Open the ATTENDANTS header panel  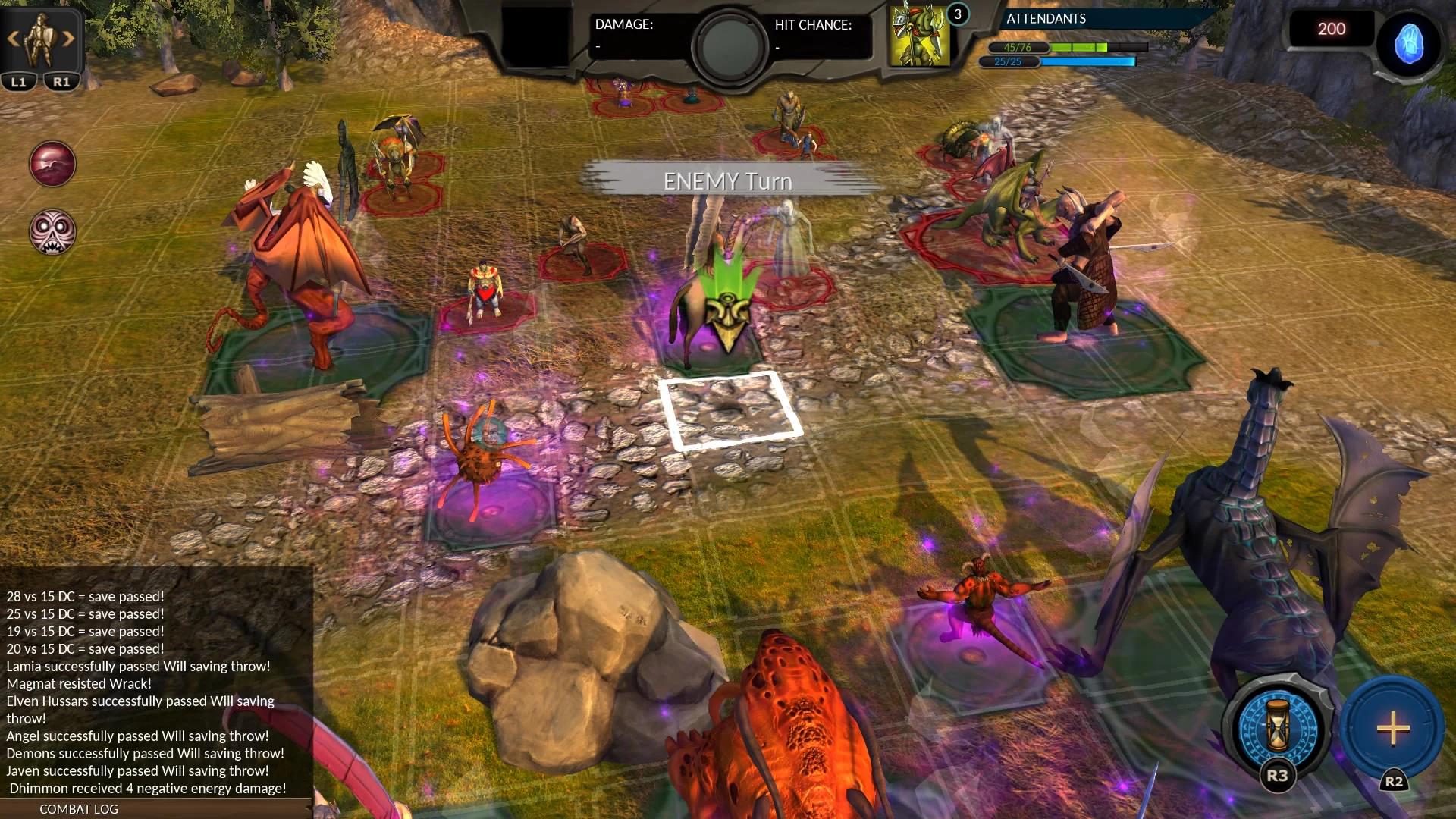pyautogui.click(x=1045, y=19)
